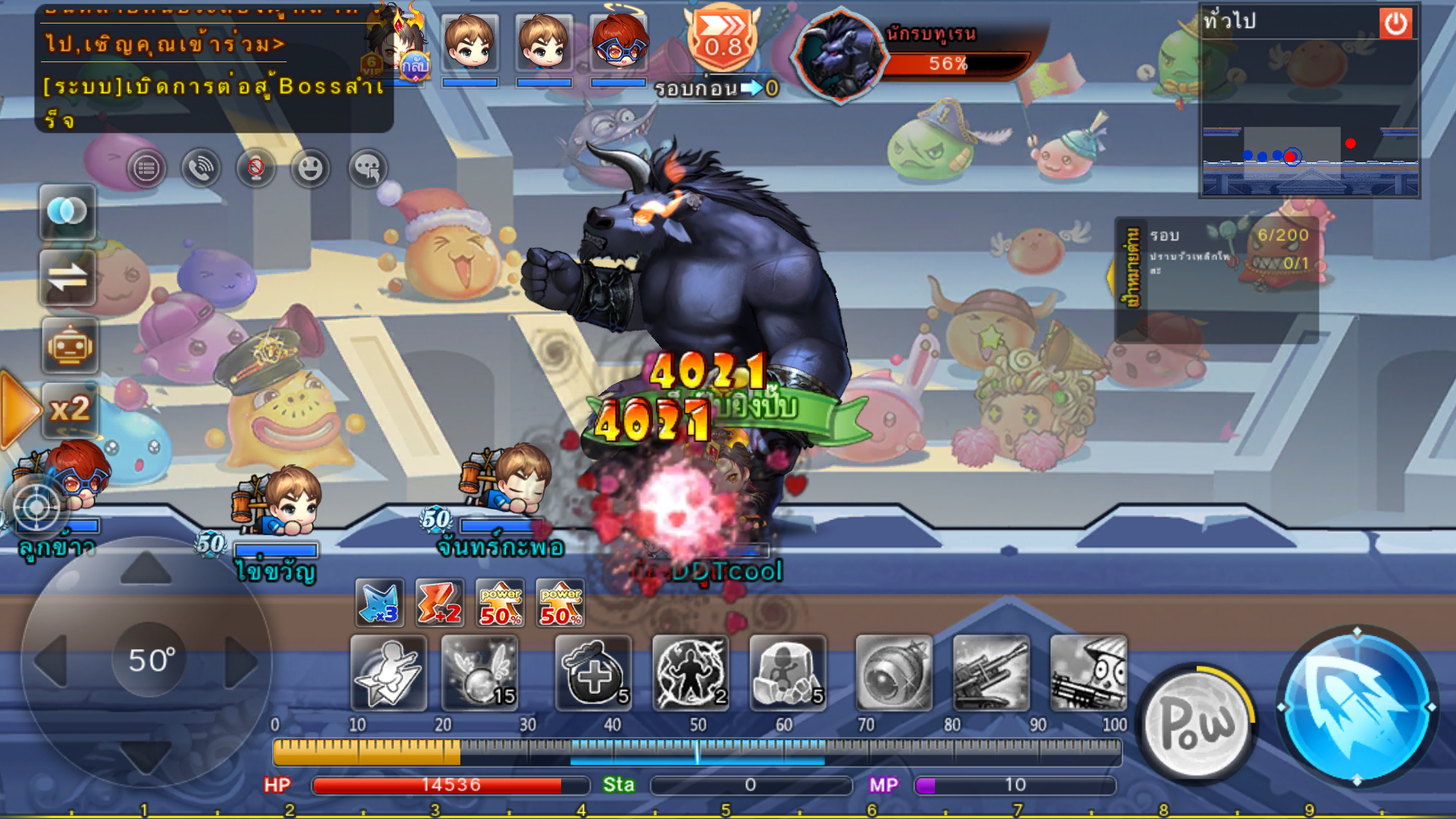The width and height of the screenshot is (1456, 819).
Task: Click the red power button
Action: pos(1395,24)
